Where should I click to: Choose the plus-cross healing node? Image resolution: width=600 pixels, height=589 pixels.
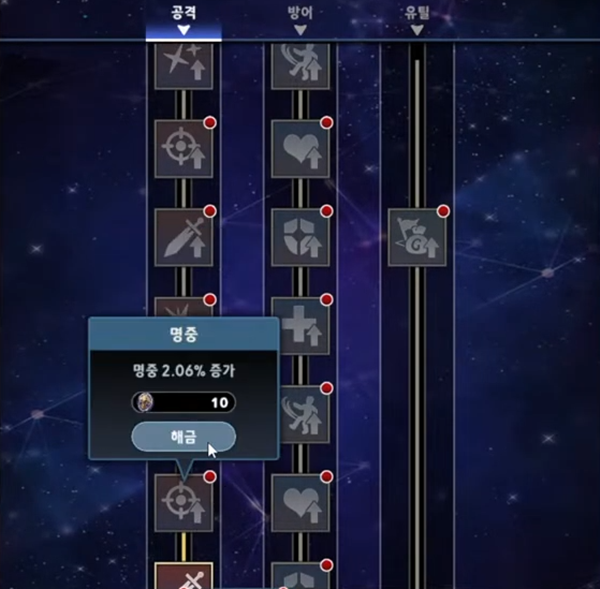tap(300, 326)
